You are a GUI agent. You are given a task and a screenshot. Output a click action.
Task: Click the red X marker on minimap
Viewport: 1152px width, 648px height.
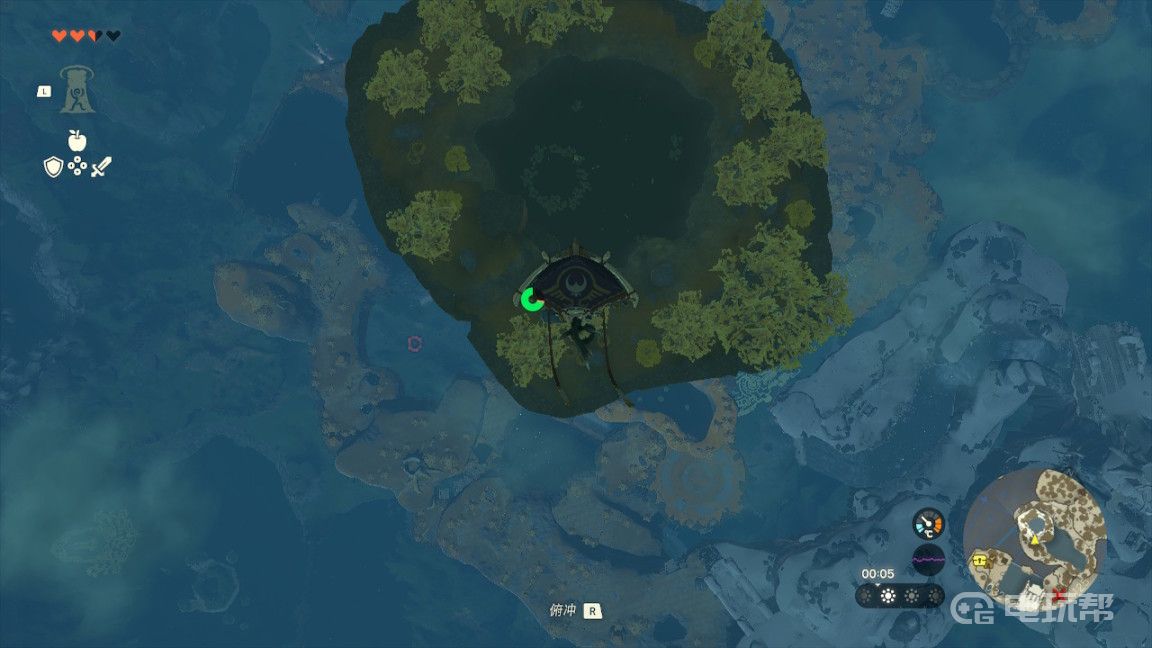pos(1058,594)
